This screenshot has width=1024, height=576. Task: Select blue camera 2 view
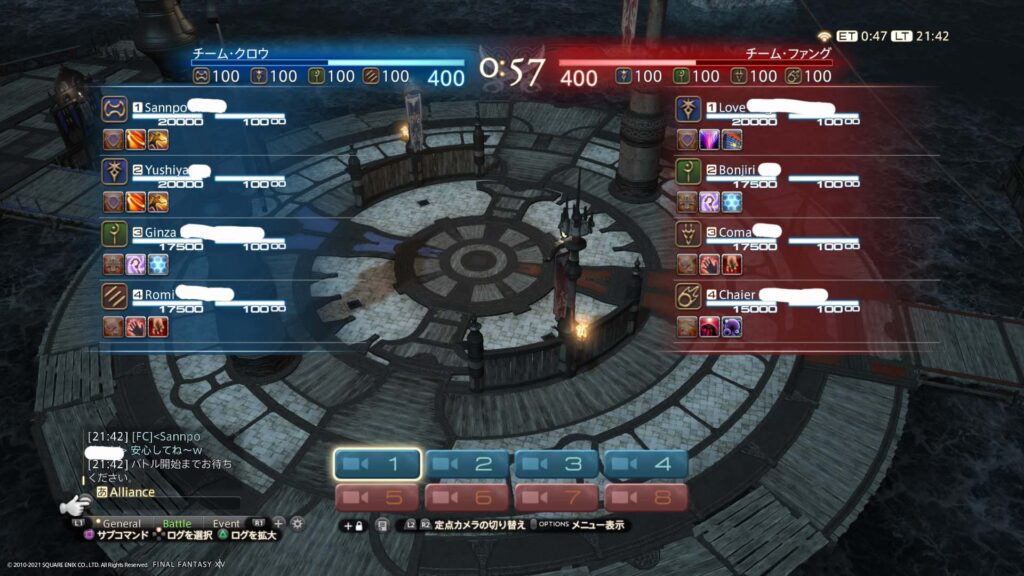pyautogui.click(x=468, y=464)
